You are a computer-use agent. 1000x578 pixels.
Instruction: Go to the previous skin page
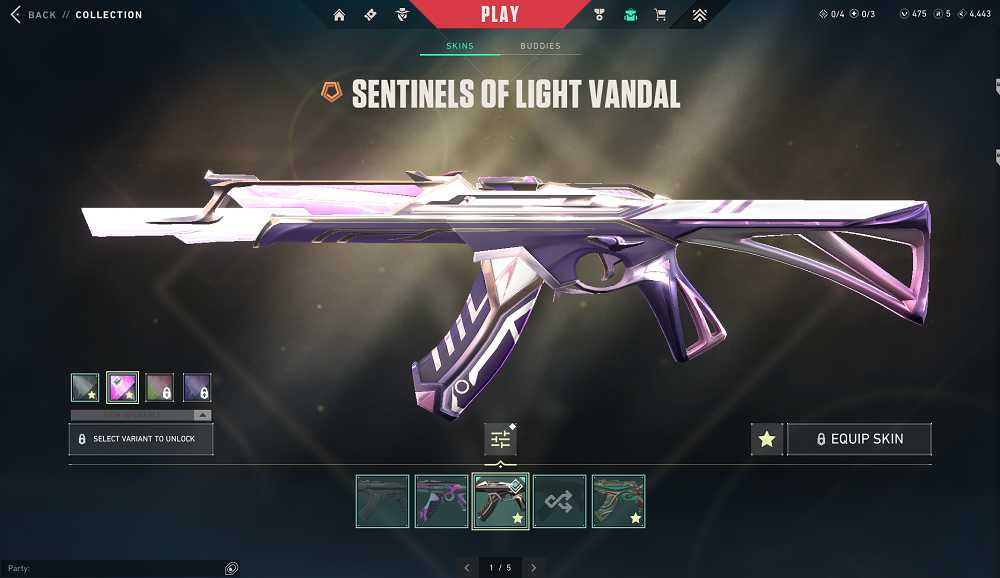[x=466, y=568]
